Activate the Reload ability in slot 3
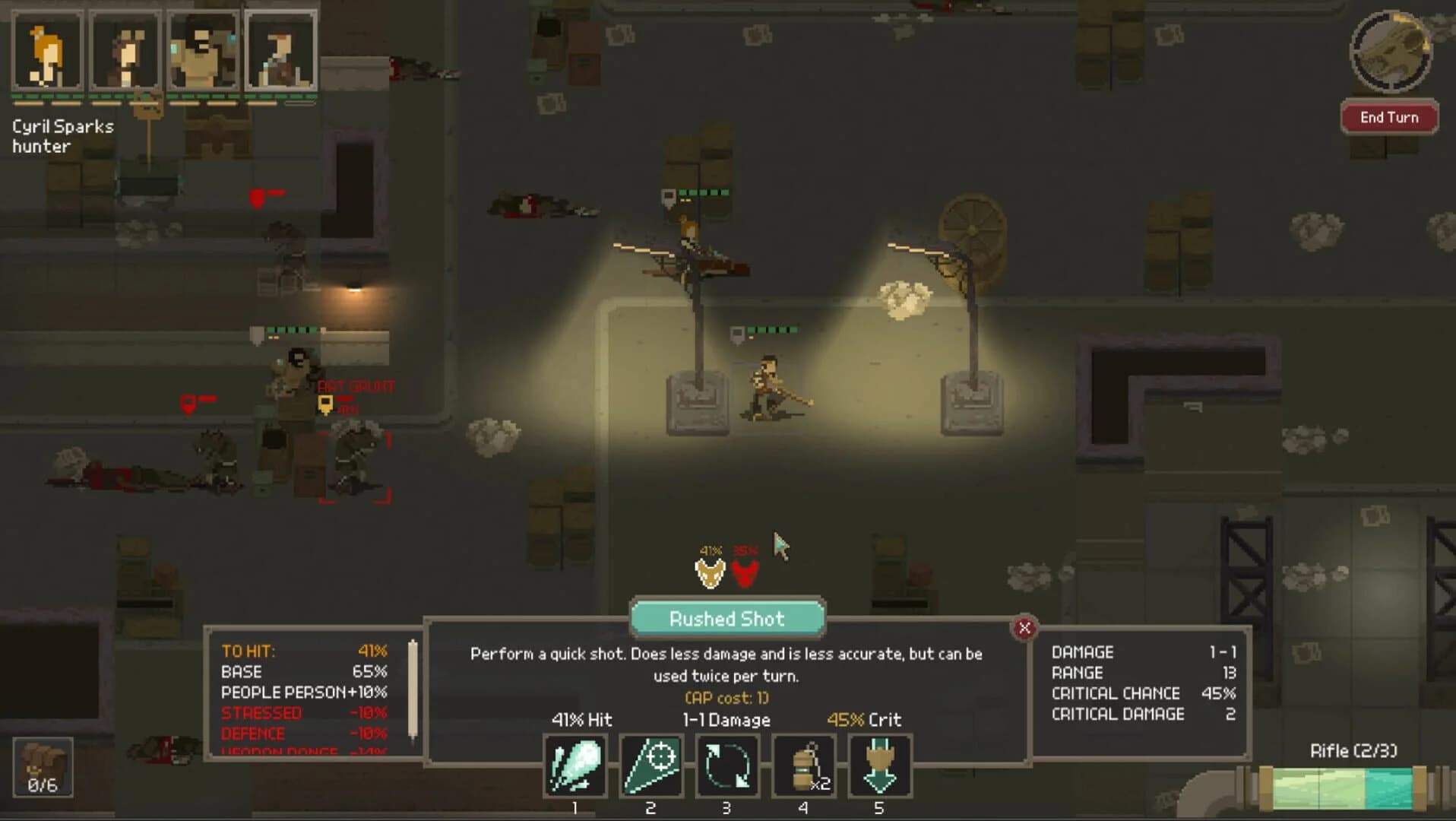 point(727,766)
